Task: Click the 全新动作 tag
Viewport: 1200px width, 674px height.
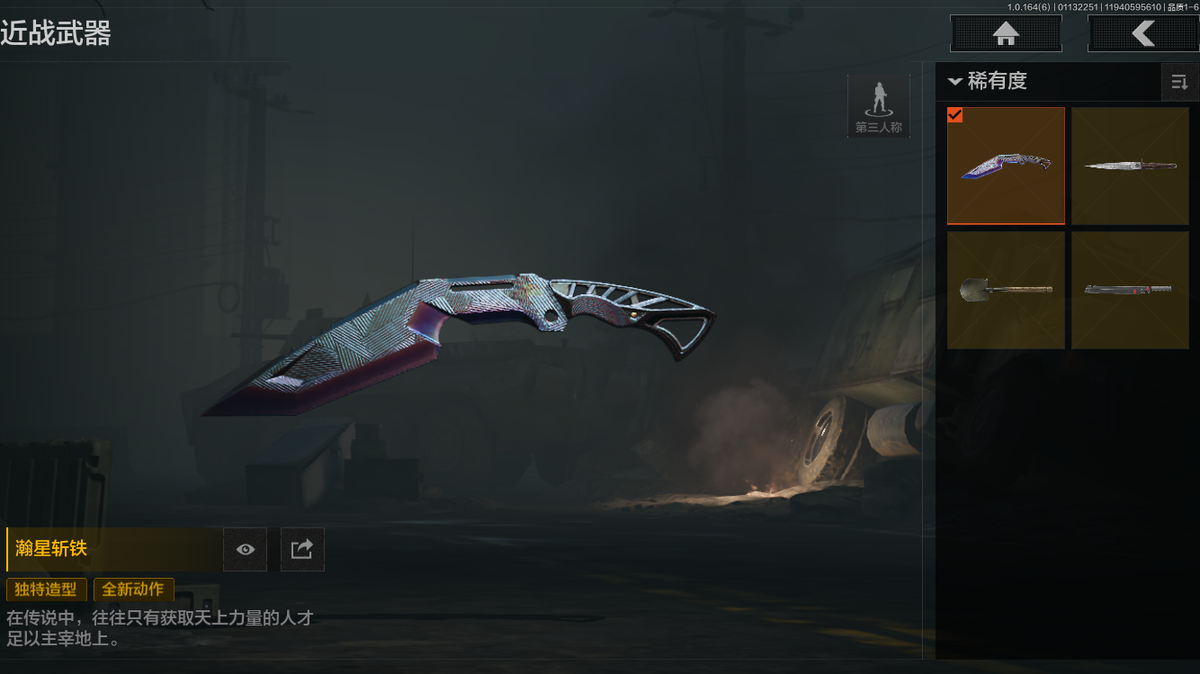Action: [x=134, y=589]
